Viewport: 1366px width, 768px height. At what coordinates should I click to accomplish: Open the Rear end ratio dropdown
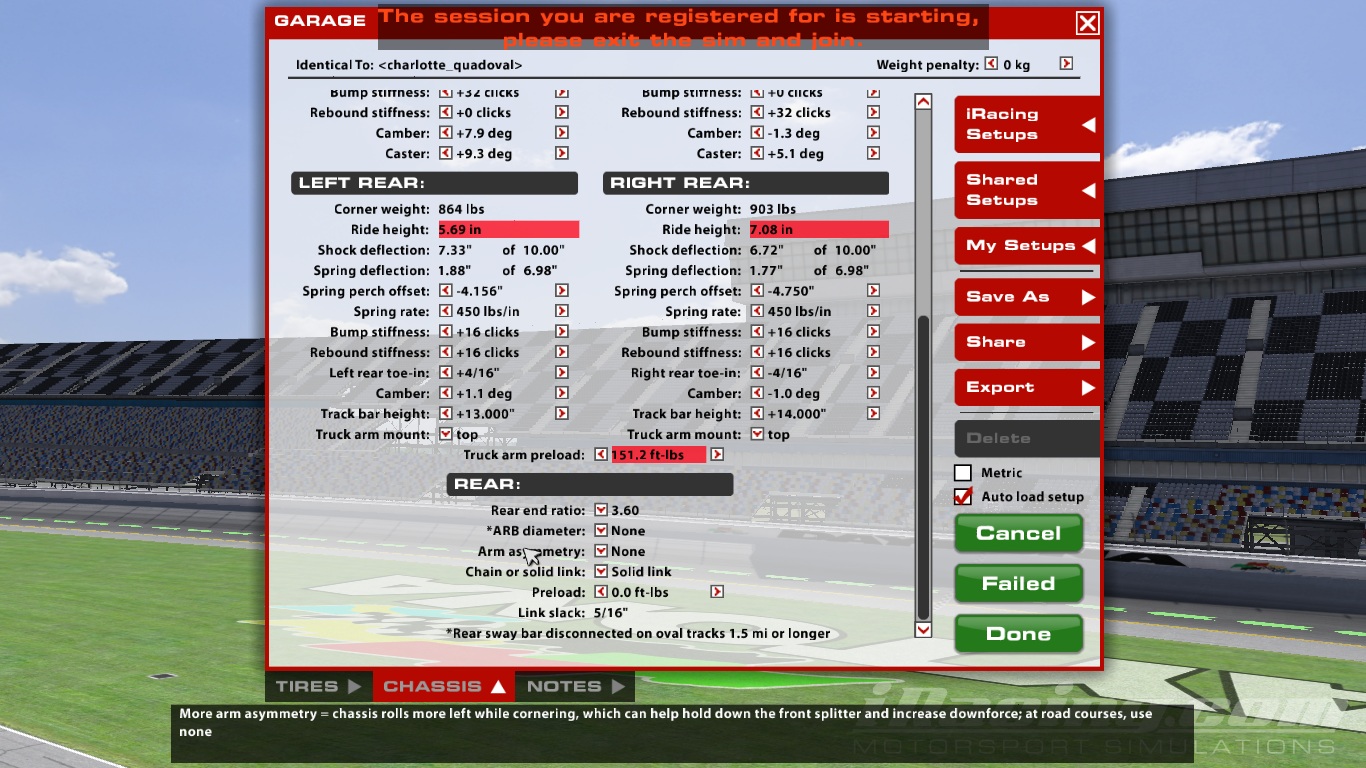click(601, 510)
